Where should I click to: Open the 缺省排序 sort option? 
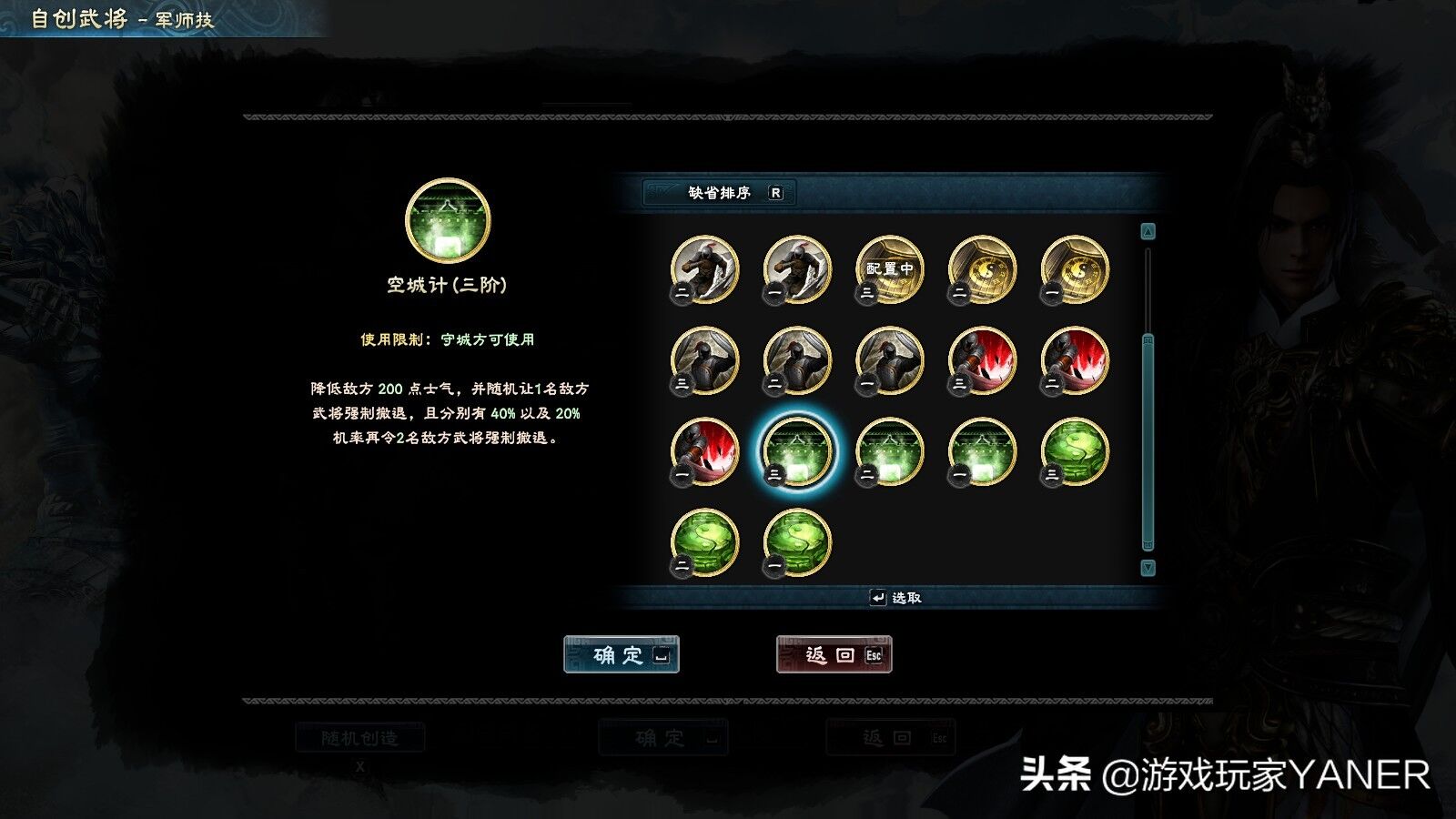(719, 193)
